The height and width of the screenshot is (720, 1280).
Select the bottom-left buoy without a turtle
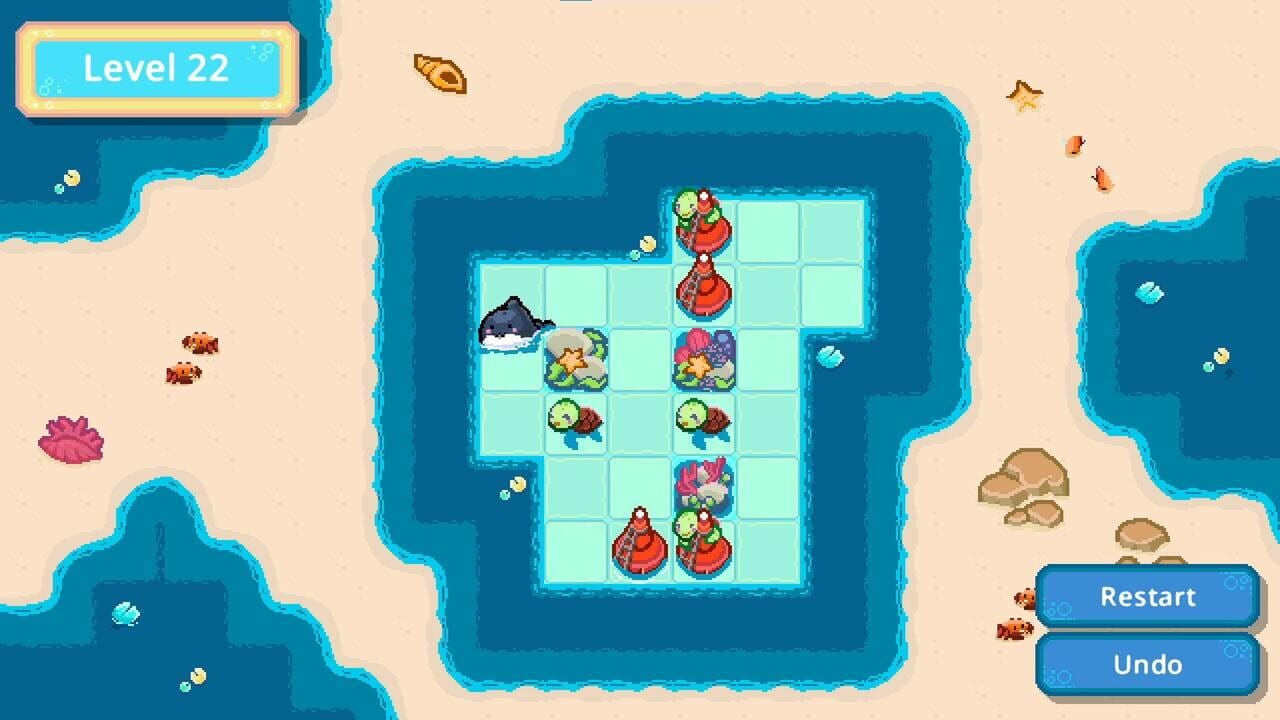(x=640, y=548)
